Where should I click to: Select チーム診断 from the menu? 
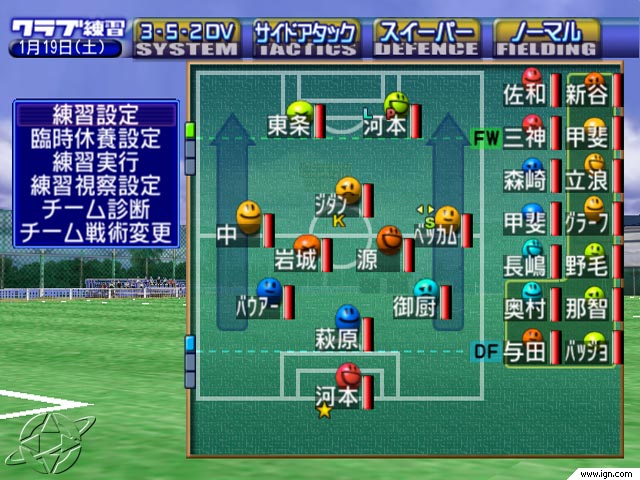point(96,209)
